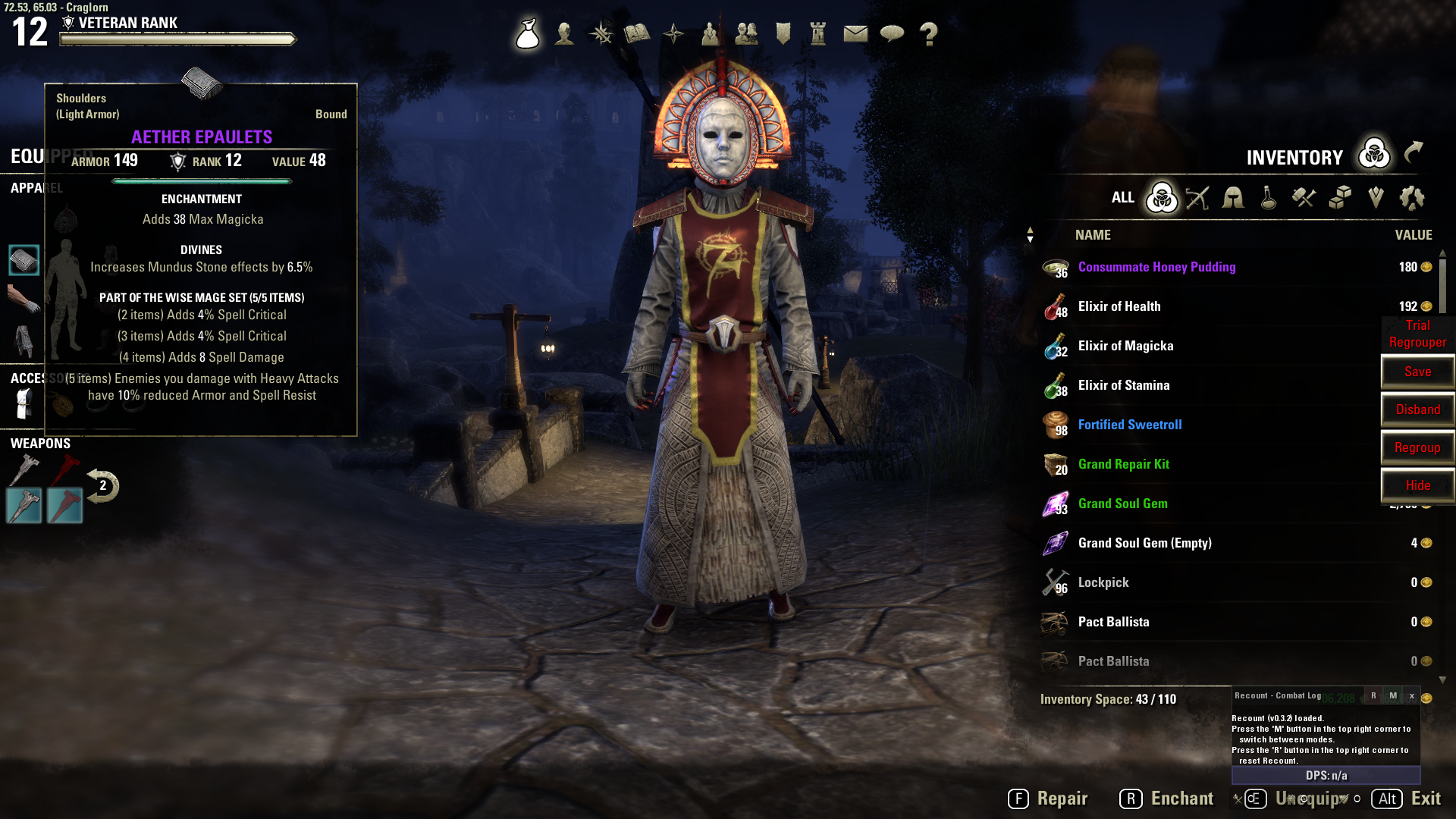Close the Recount combat log window
This screenshot has width=1456, height=819.
pos(1411,695)
